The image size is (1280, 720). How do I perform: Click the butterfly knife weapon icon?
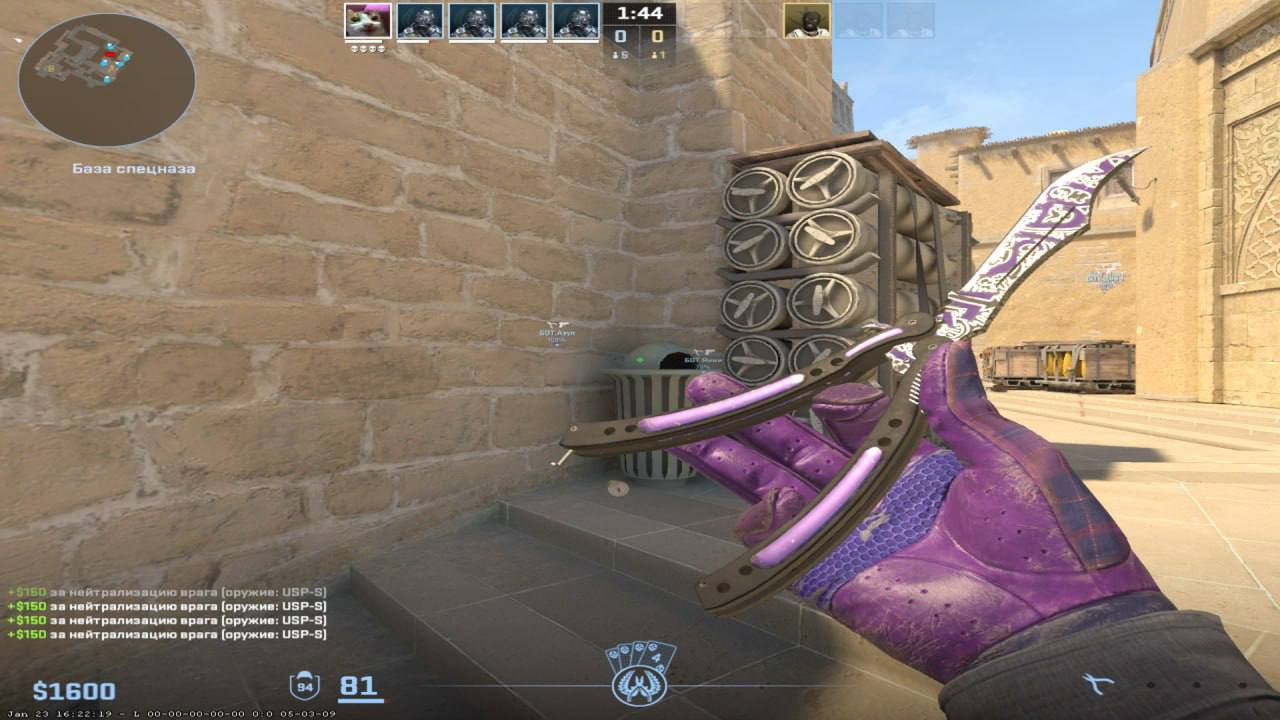[1099, 684]
